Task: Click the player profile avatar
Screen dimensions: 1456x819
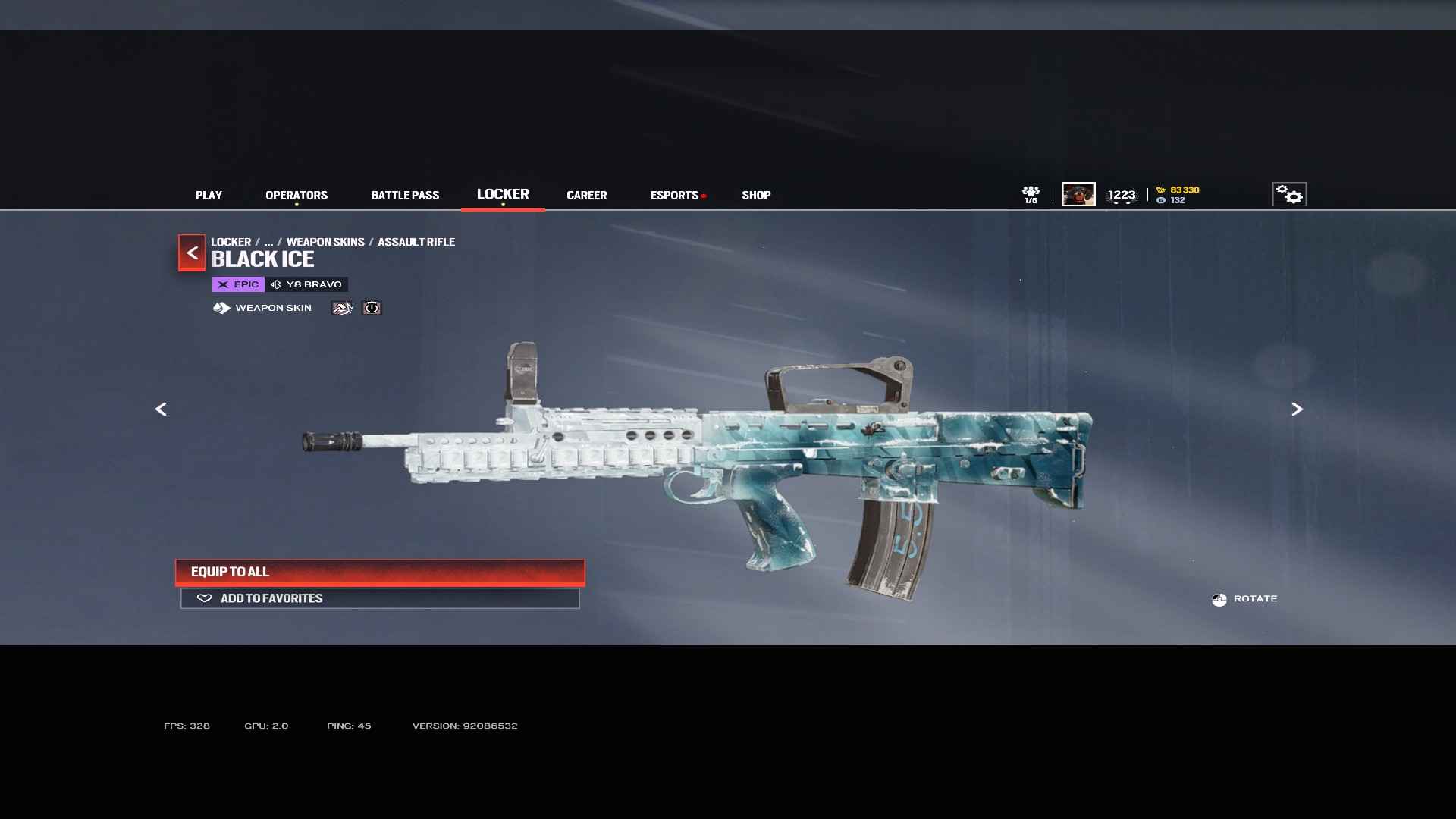Action: coord(1078,194)
